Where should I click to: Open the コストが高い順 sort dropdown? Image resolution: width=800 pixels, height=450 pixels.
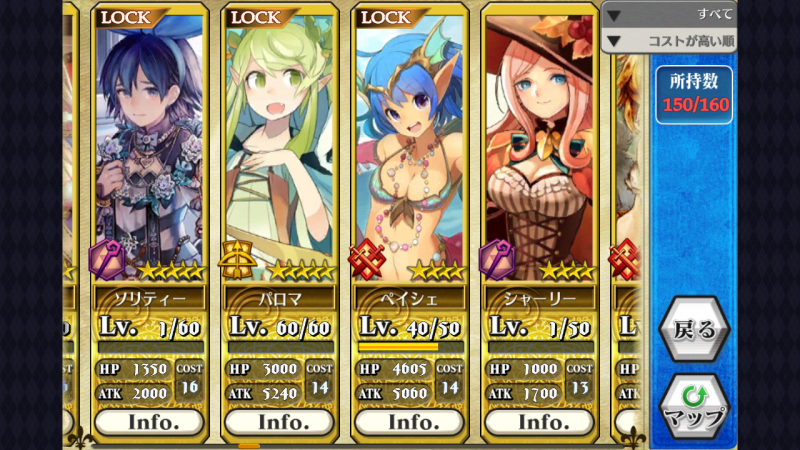(x=670, y=41)
